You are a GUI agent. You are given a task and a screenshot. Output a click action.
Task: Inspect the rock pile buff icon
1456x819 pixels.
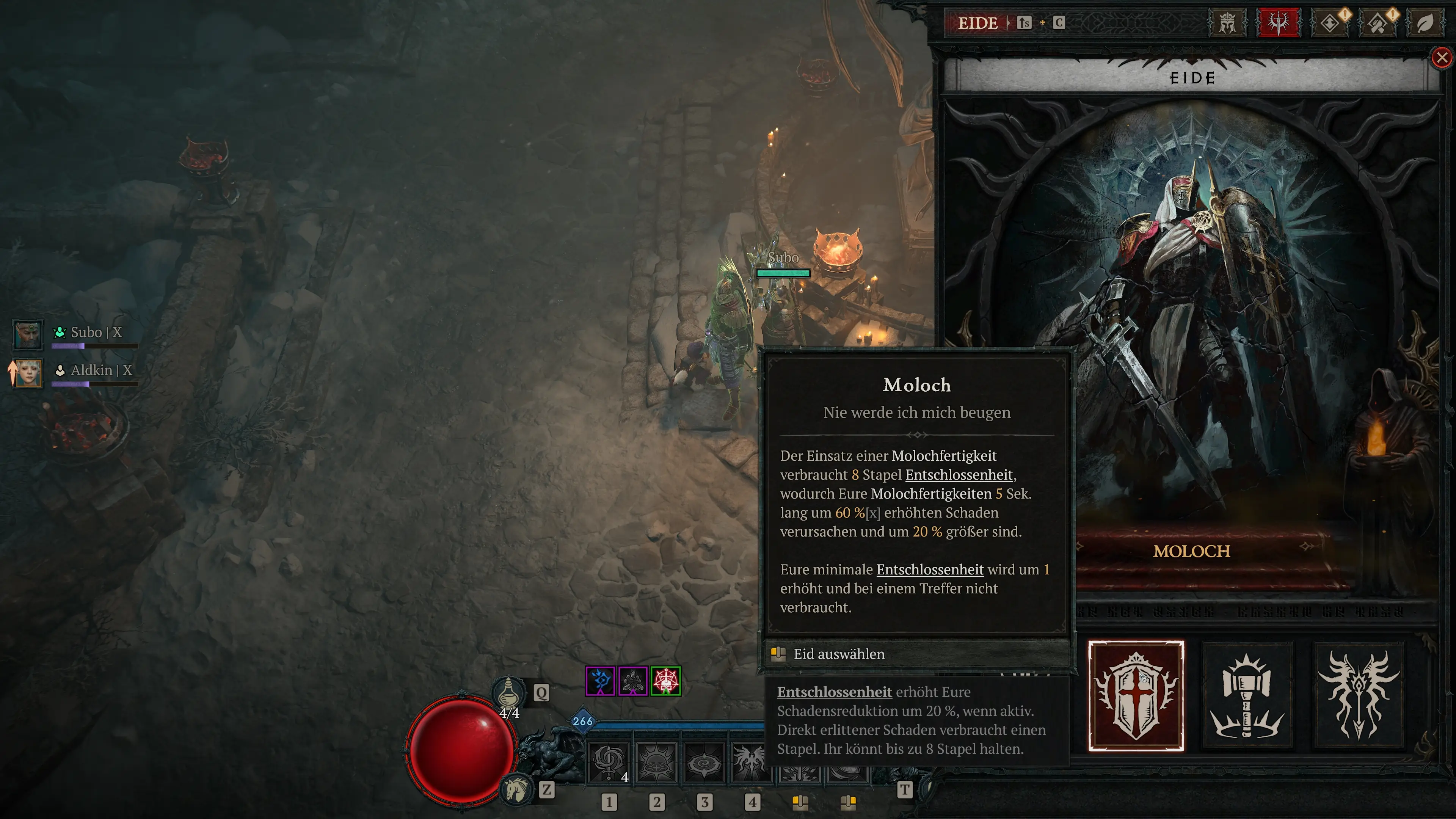[x=633, y=681]
